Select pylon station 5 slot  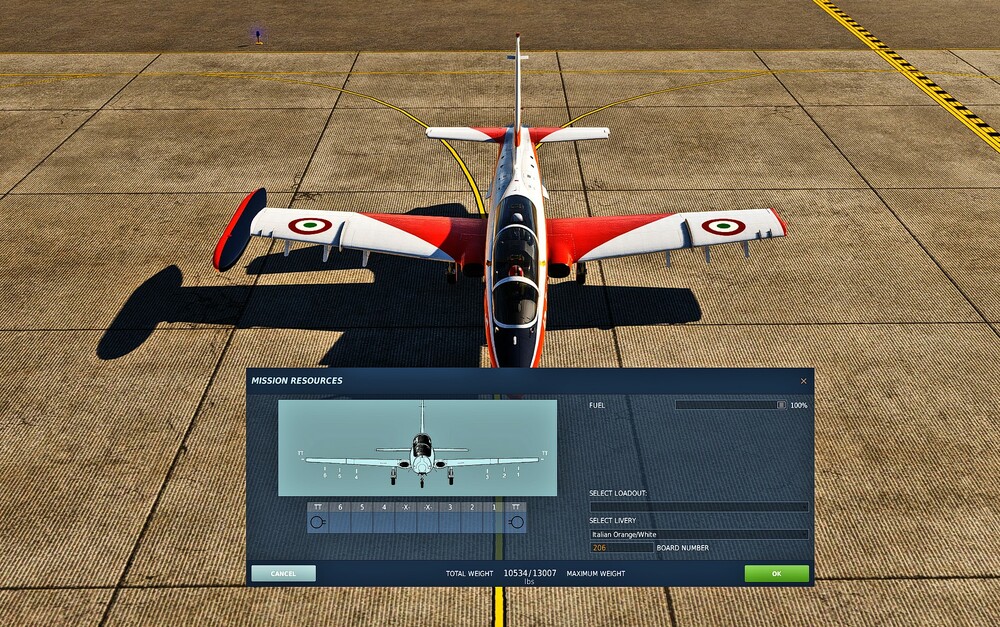pos(362,521)
